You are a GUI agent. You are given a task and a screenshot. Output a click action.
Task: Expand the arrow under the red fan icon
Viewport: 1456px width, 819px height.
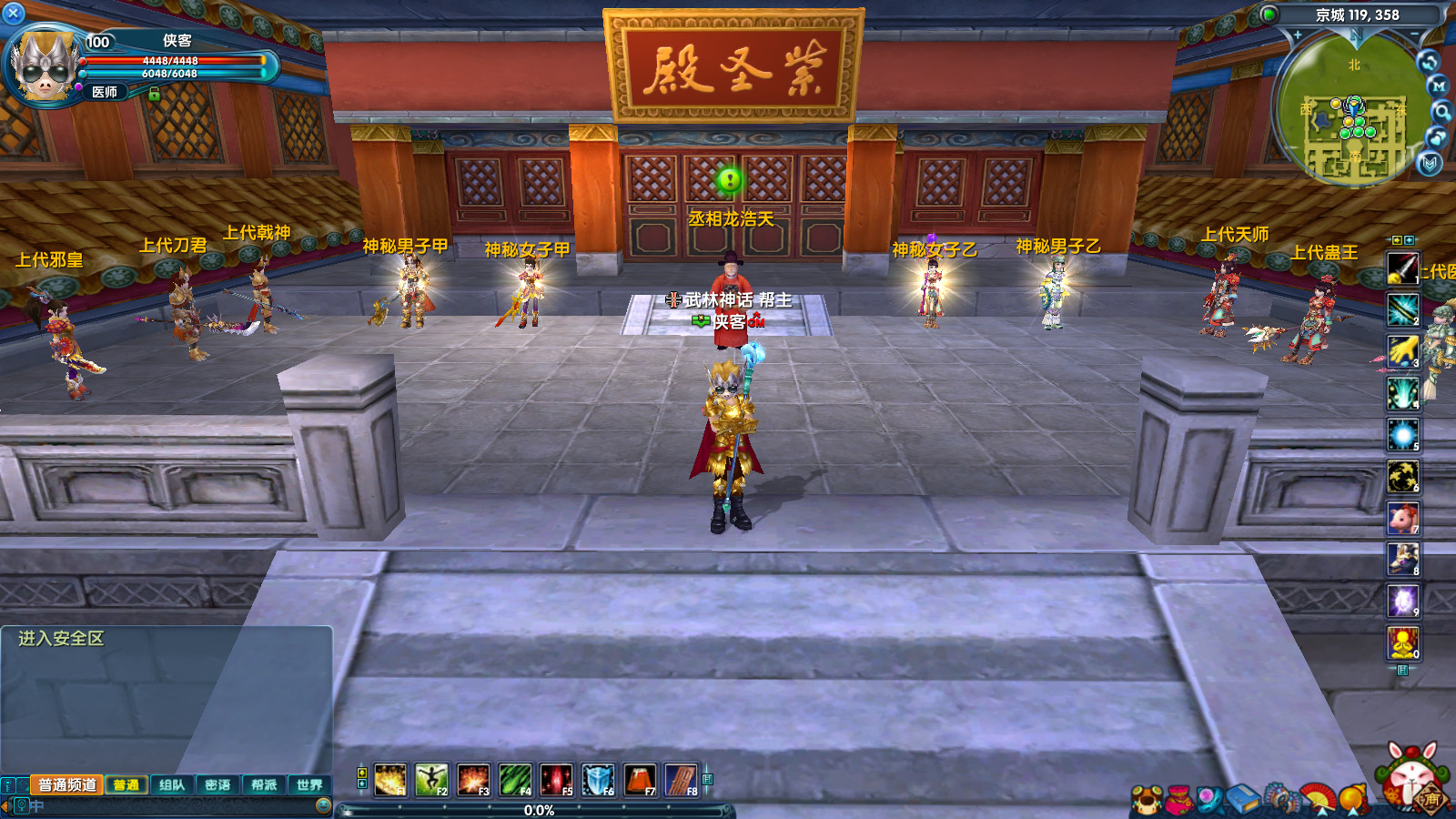point(1321,813)
